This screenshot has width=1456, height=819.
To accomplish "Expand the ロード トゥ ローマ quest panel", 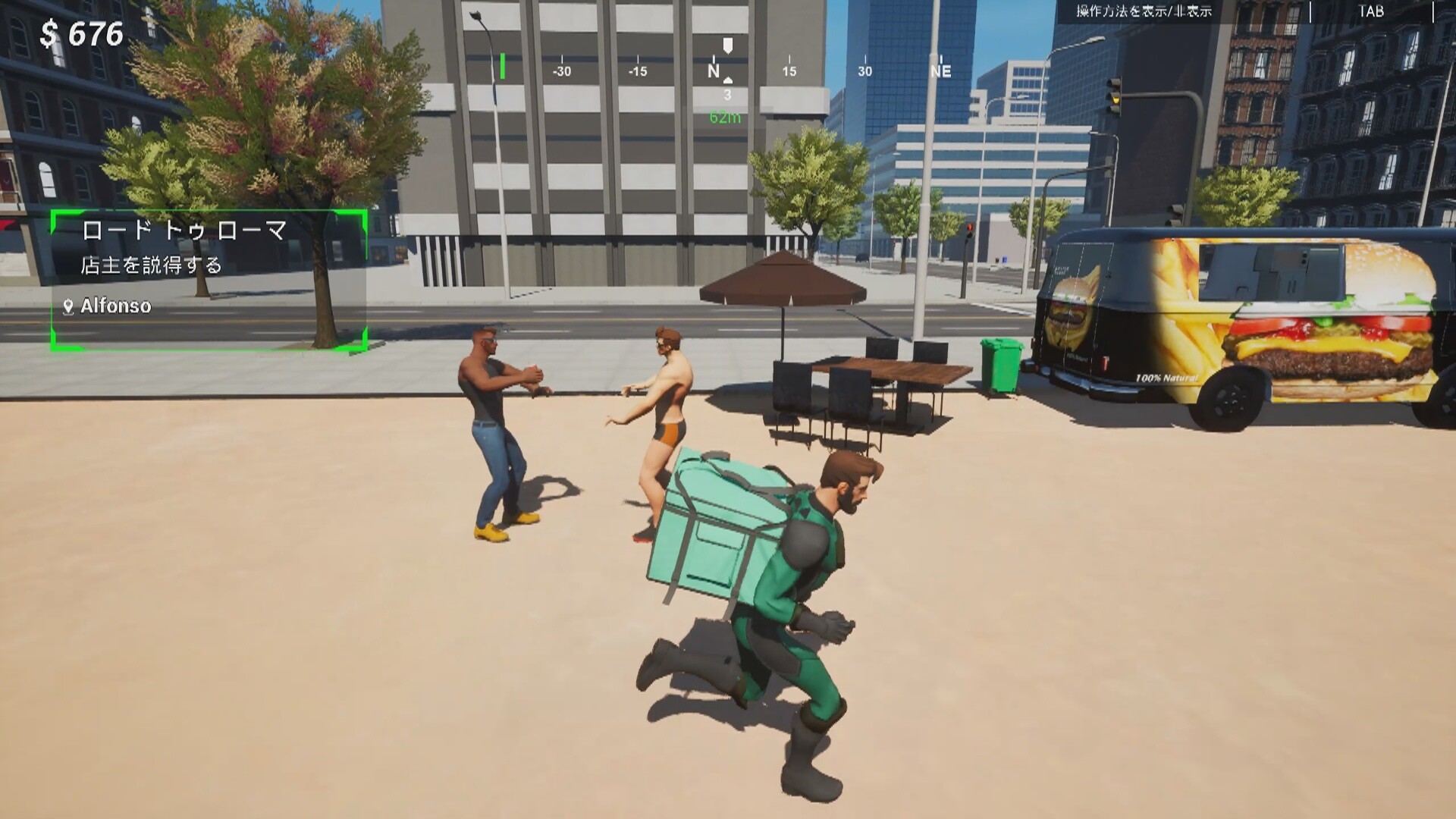I will (209, 281).
